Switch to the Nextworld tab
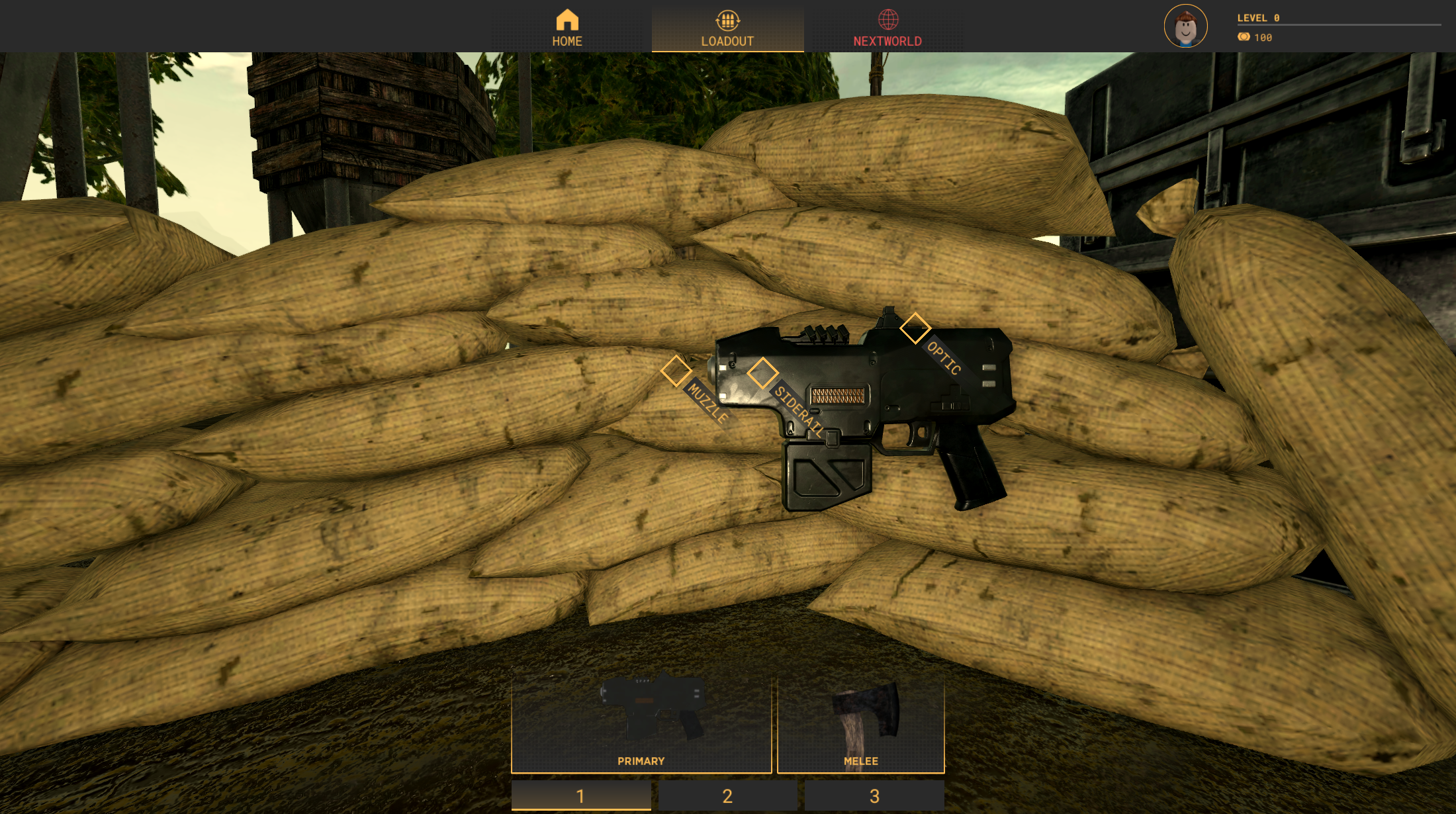 [887, 28]
